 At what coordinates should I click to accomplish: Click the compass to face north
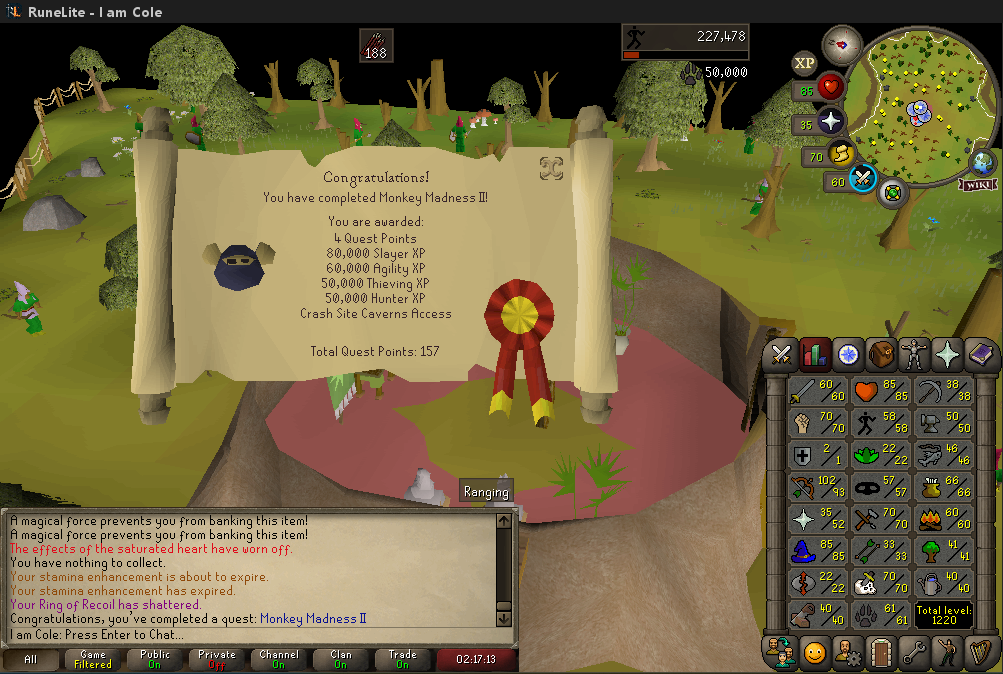(842, 45)
